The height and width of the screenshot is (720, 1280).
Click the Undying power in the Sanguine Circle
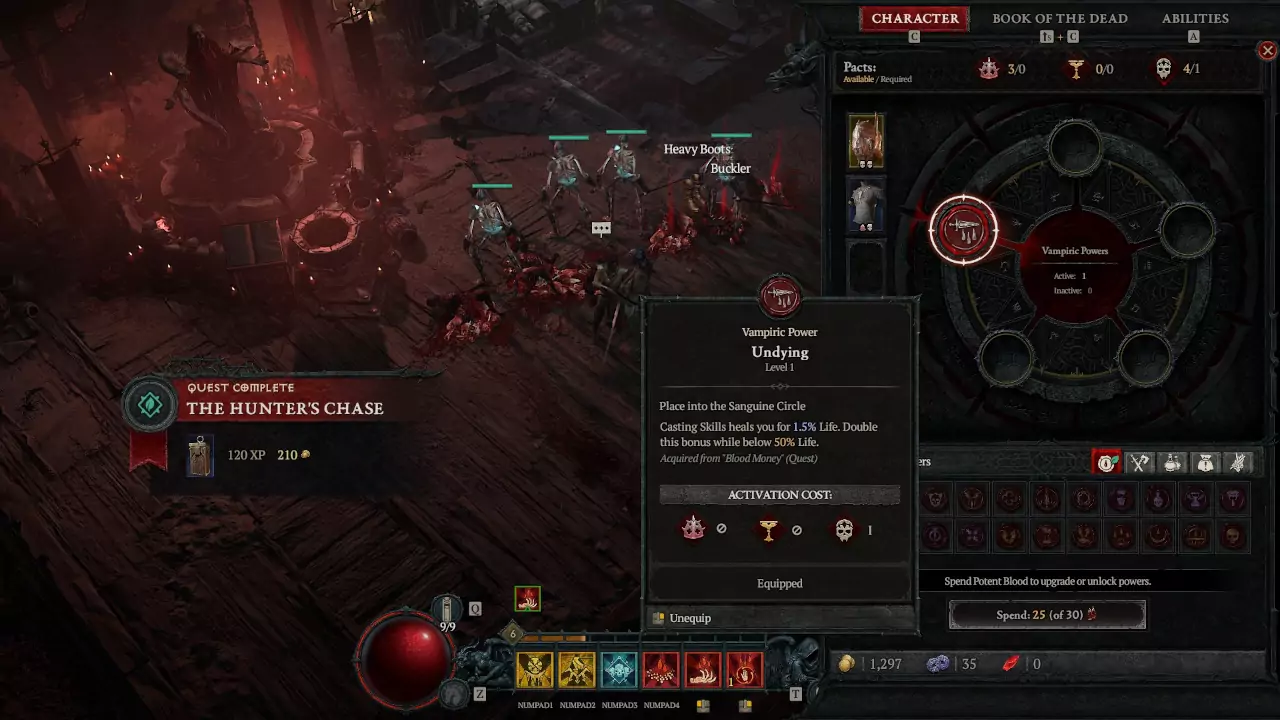pos(964,230)
